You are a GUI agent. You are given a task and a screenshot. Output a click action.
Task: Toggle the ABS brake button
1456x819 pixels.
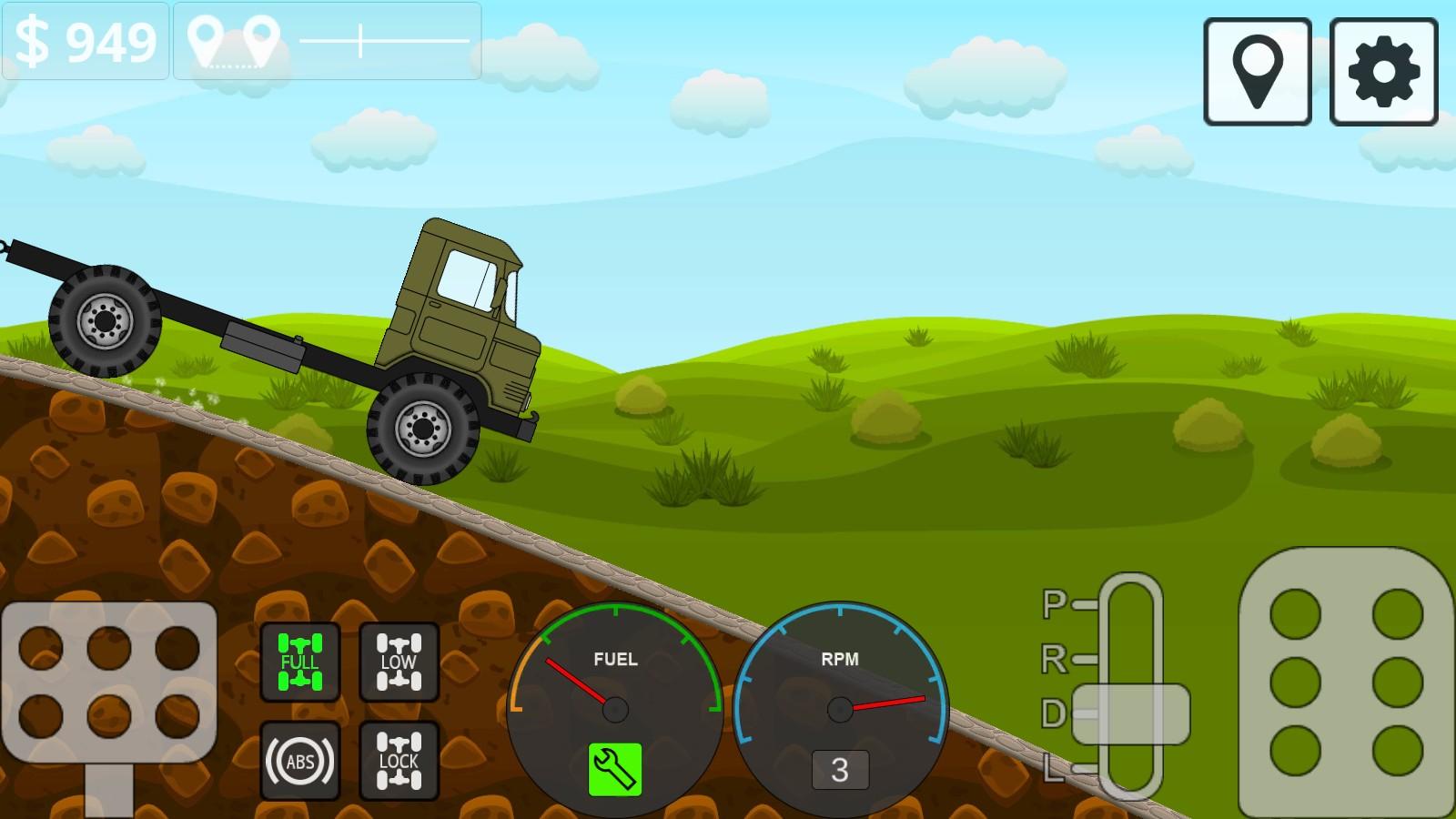pos(299,761)
